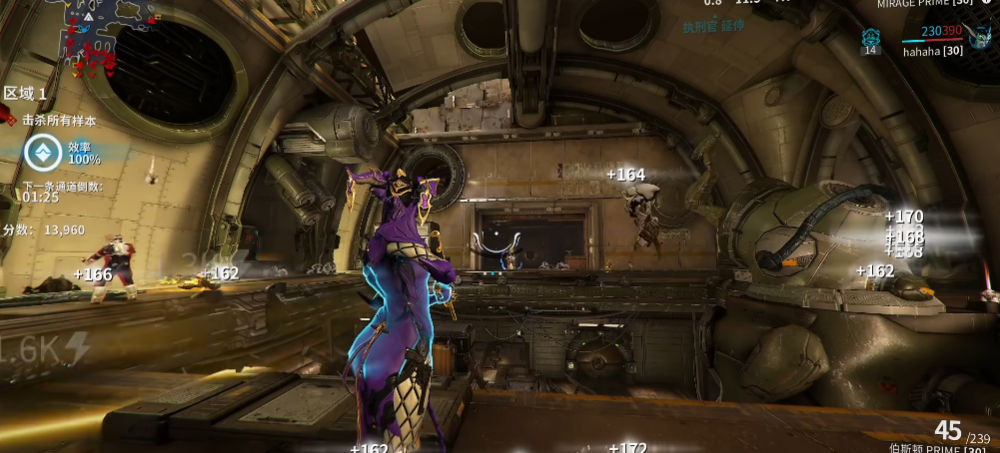Click the blue buff icon showing 14

click(x=870, y=38)
